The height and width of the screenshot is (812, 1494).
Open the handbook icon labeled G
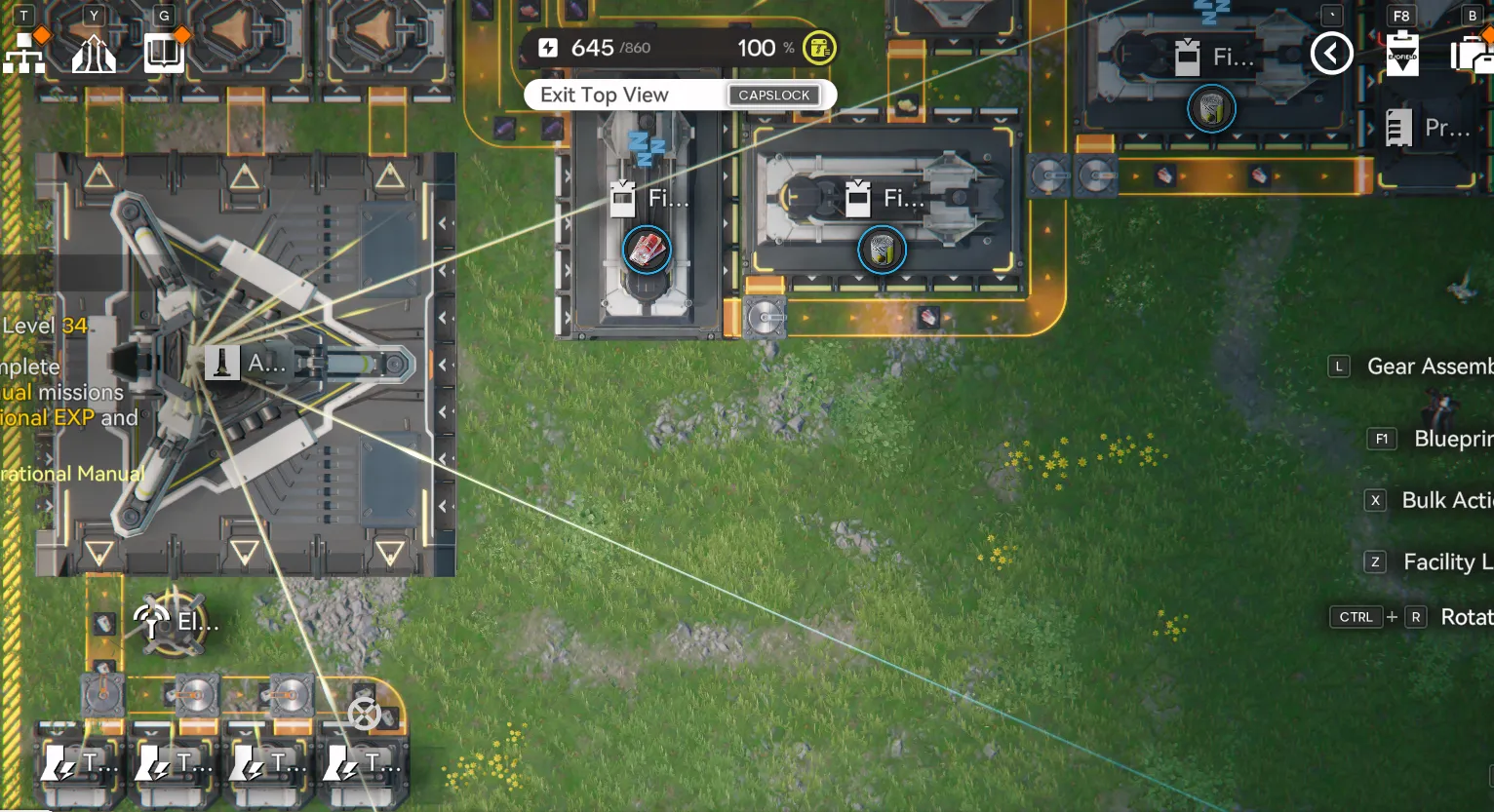164,54
